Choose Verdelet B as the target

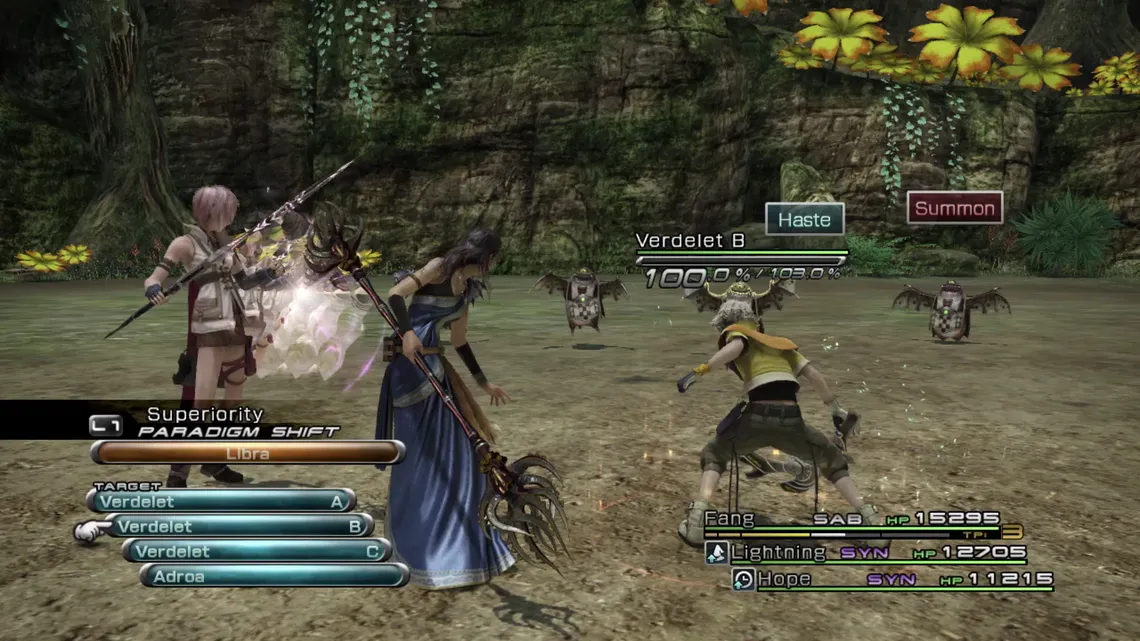click(238, 526)
